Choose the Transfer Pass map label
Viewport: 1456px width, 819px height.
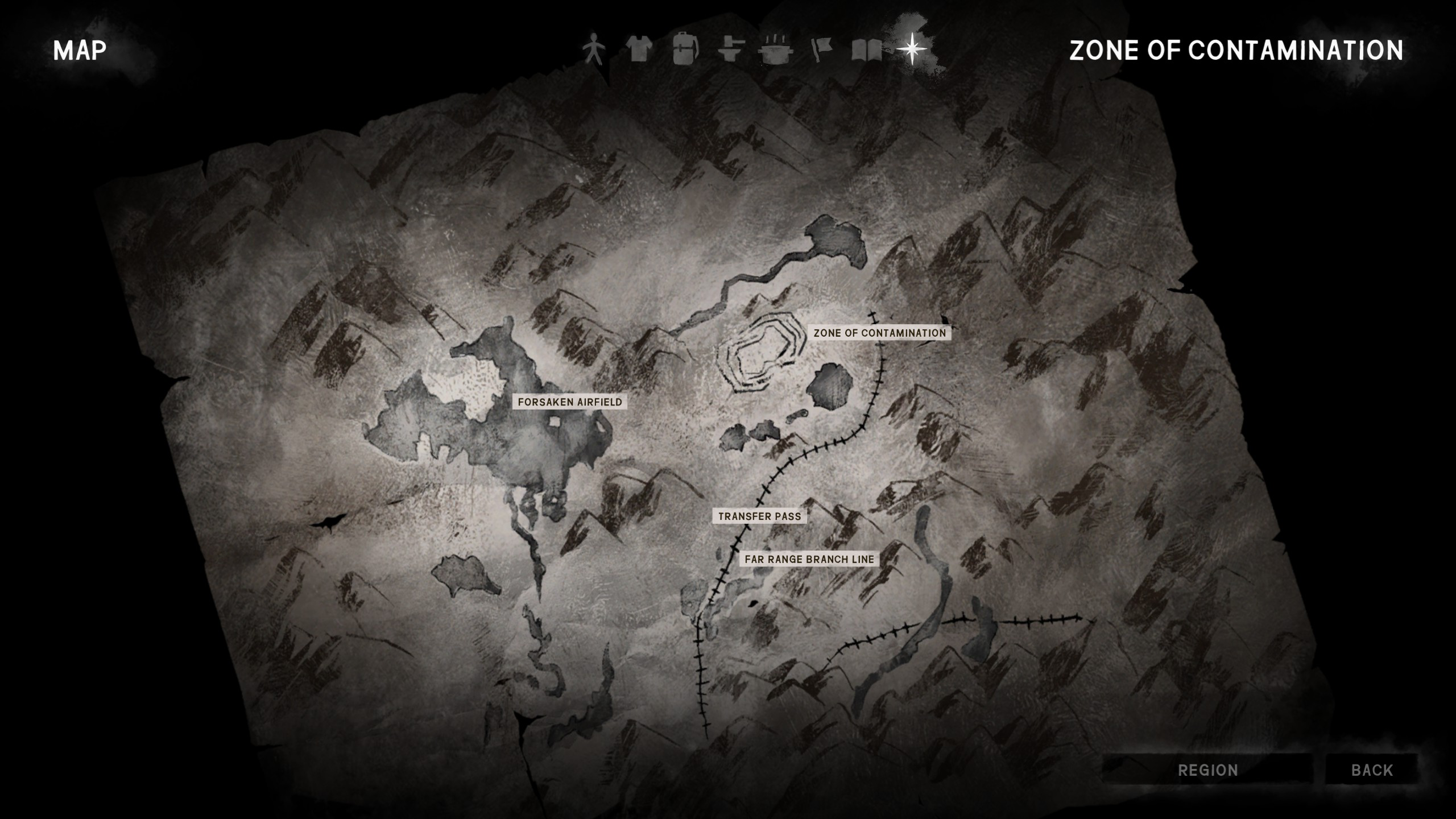759,516
